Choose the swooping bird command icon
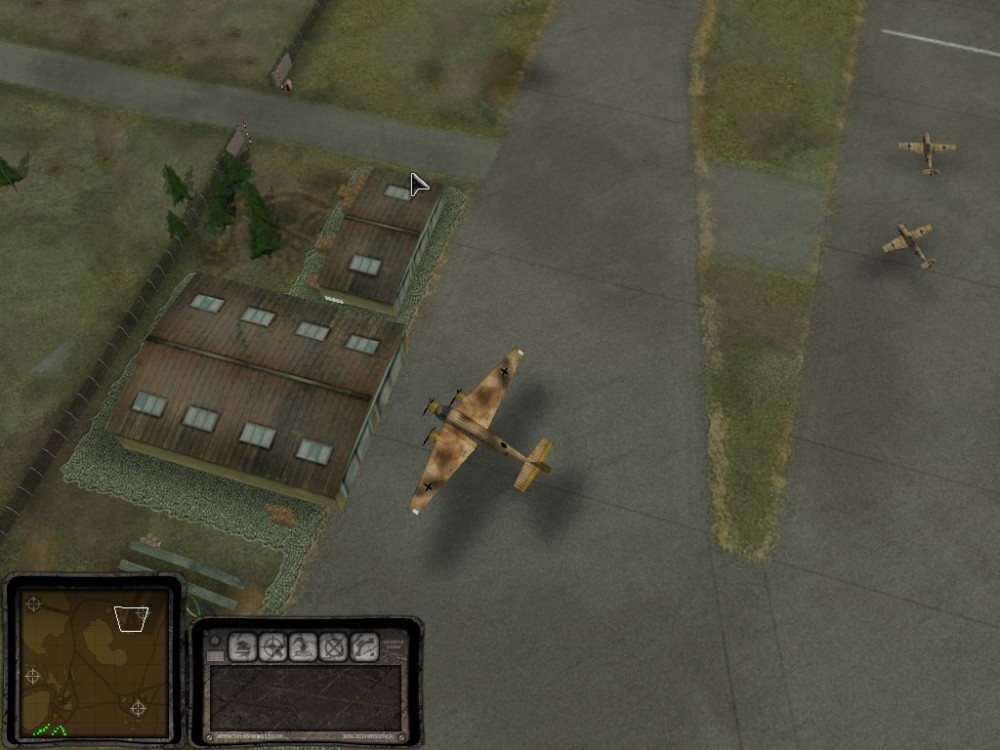The height and width of the screenshot is (750, 1000). coord(303,648)
